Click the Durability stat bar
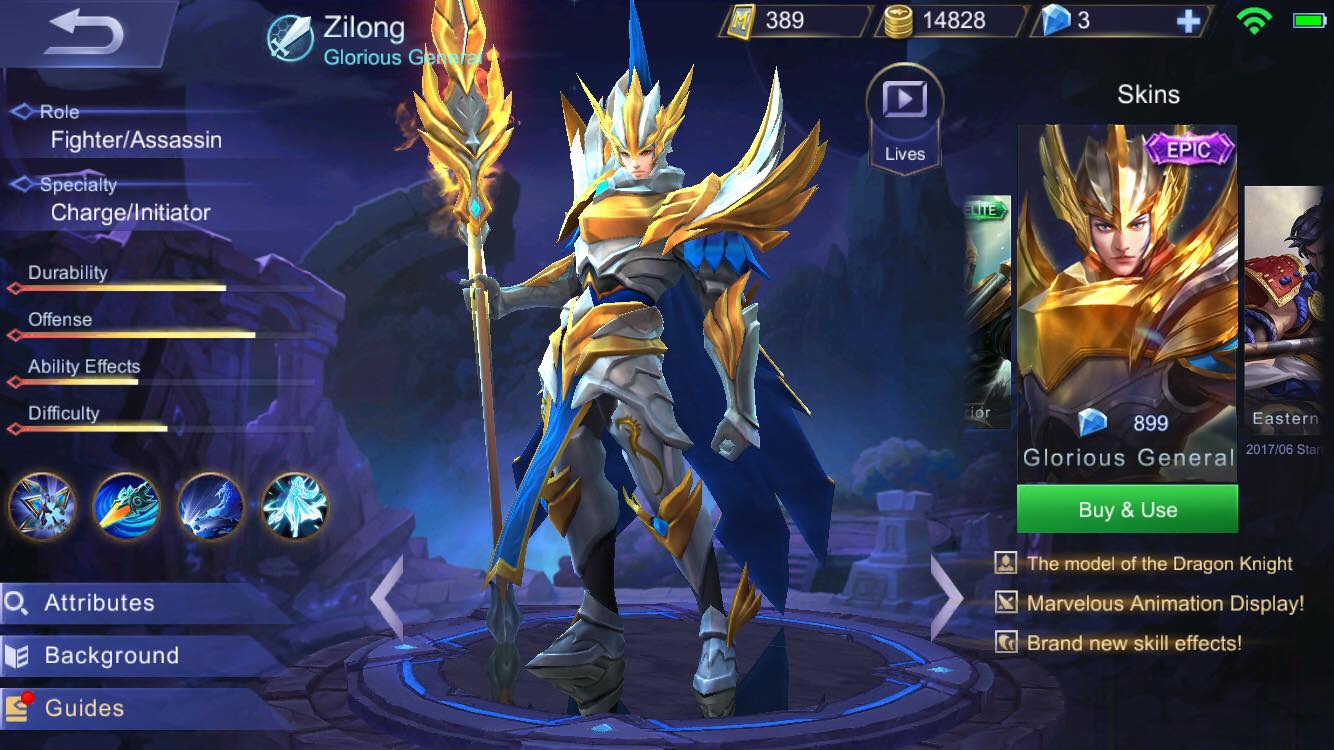 [x=120, y=288]
